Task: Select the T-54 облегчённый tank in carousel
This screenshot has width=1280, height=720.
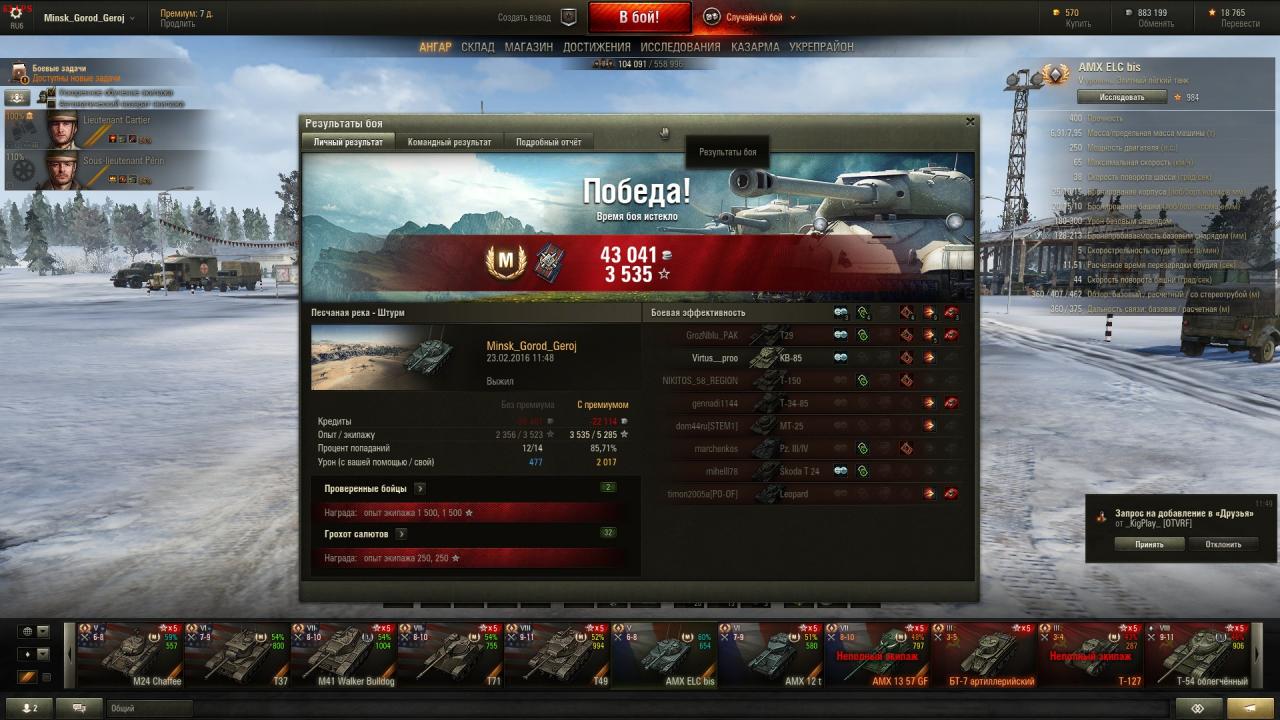Action: click(x=1198, y=655)
